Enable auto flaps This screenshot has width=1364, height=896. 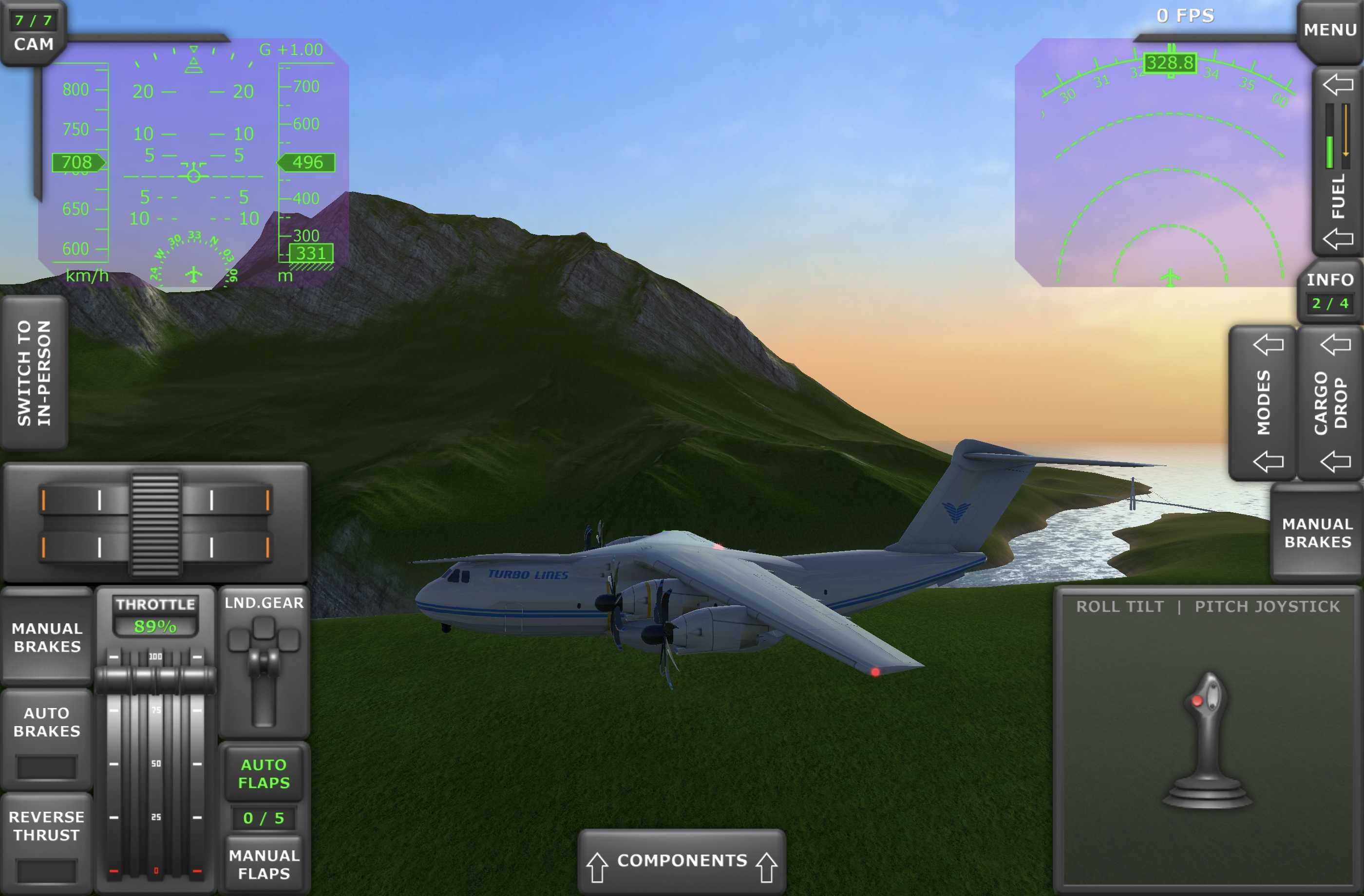click(264, 773)
